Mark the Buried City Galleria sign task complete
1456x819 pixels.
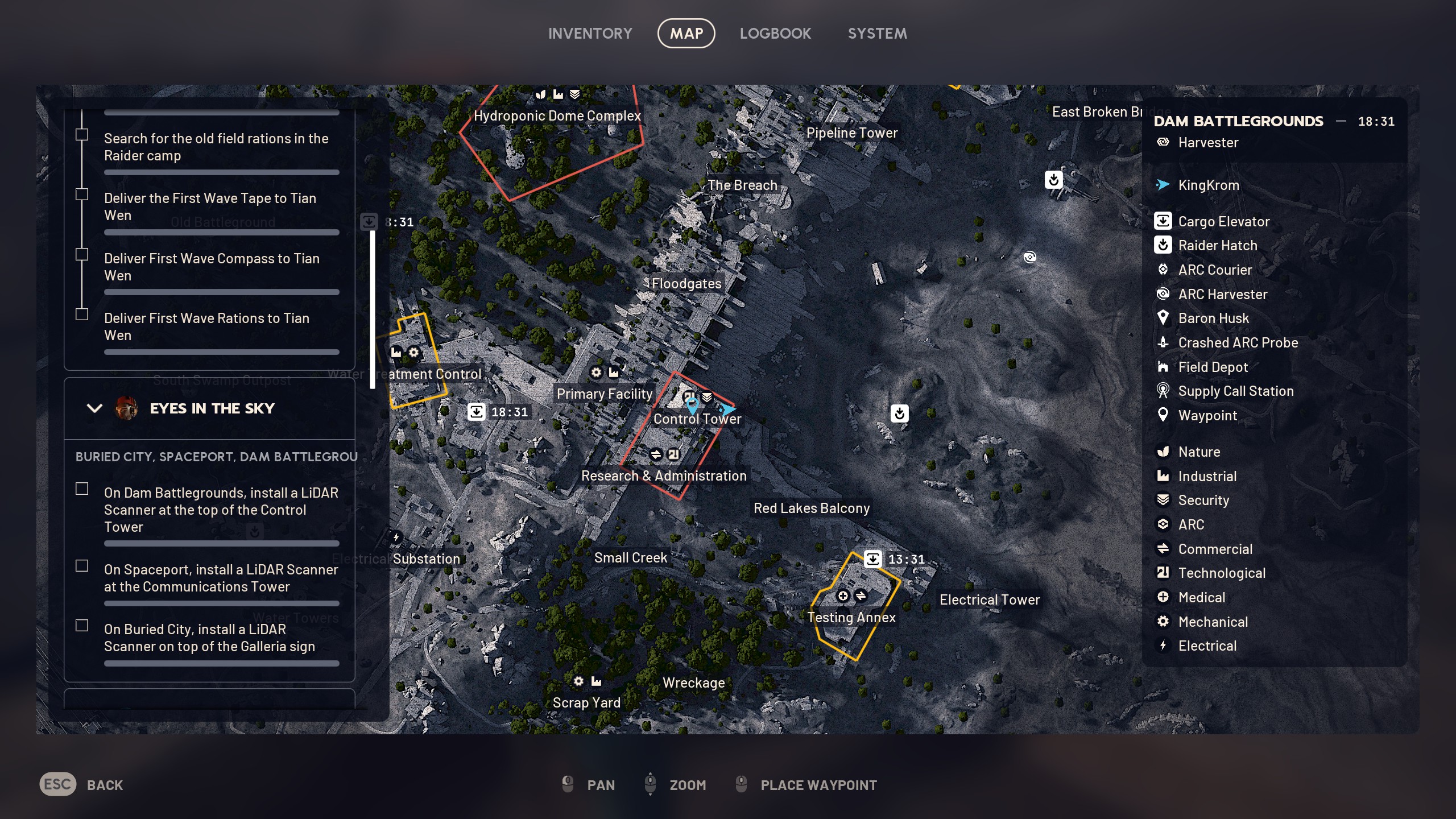click(x=81, y=625)
